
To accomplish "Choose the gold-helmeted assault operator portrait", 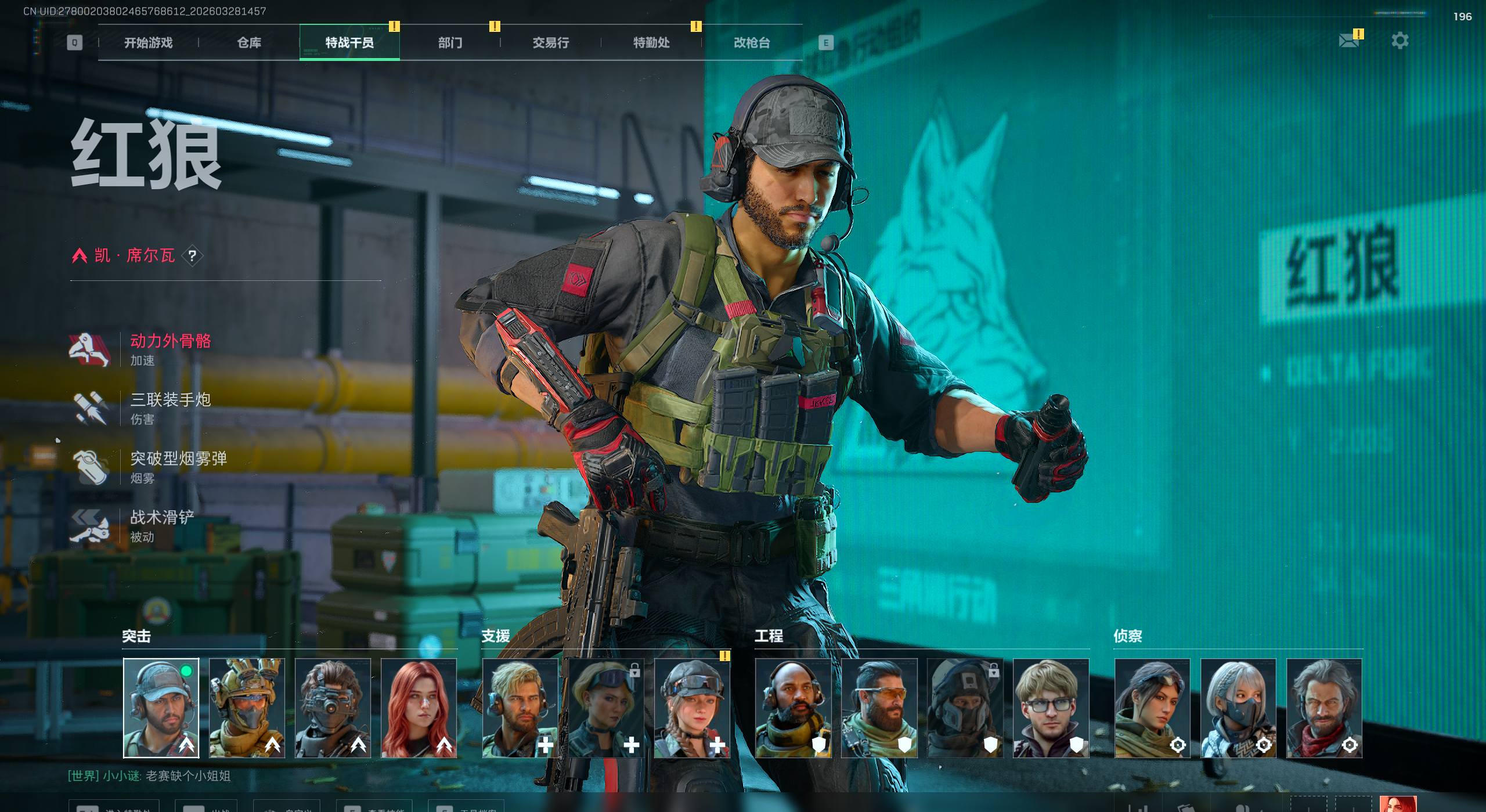I will 247,708.
